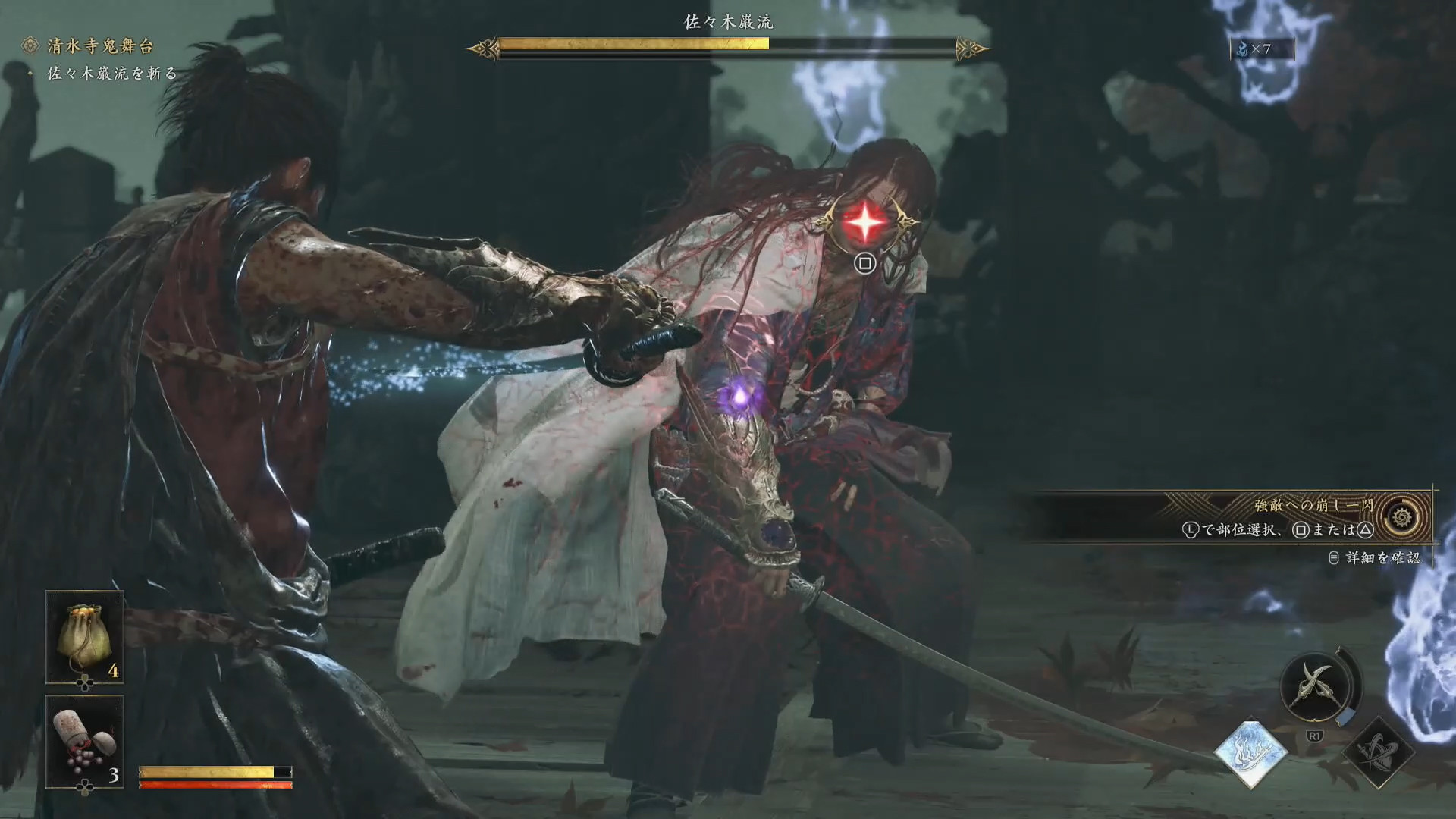
Task: Click the blue spirit flame counter icon
Action: coord(1243,49)
